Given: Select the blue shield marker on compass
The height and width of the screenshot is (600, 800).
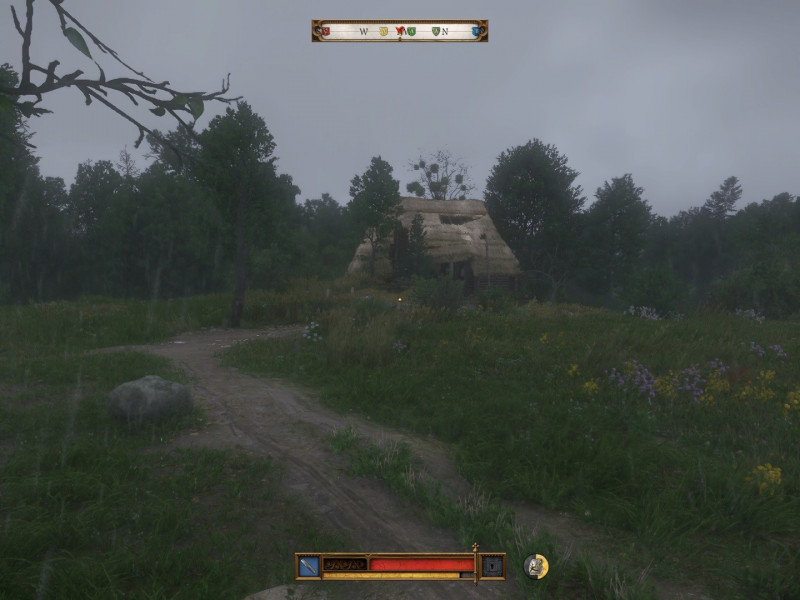Looking at the screenshot, I should click(476, 32).
